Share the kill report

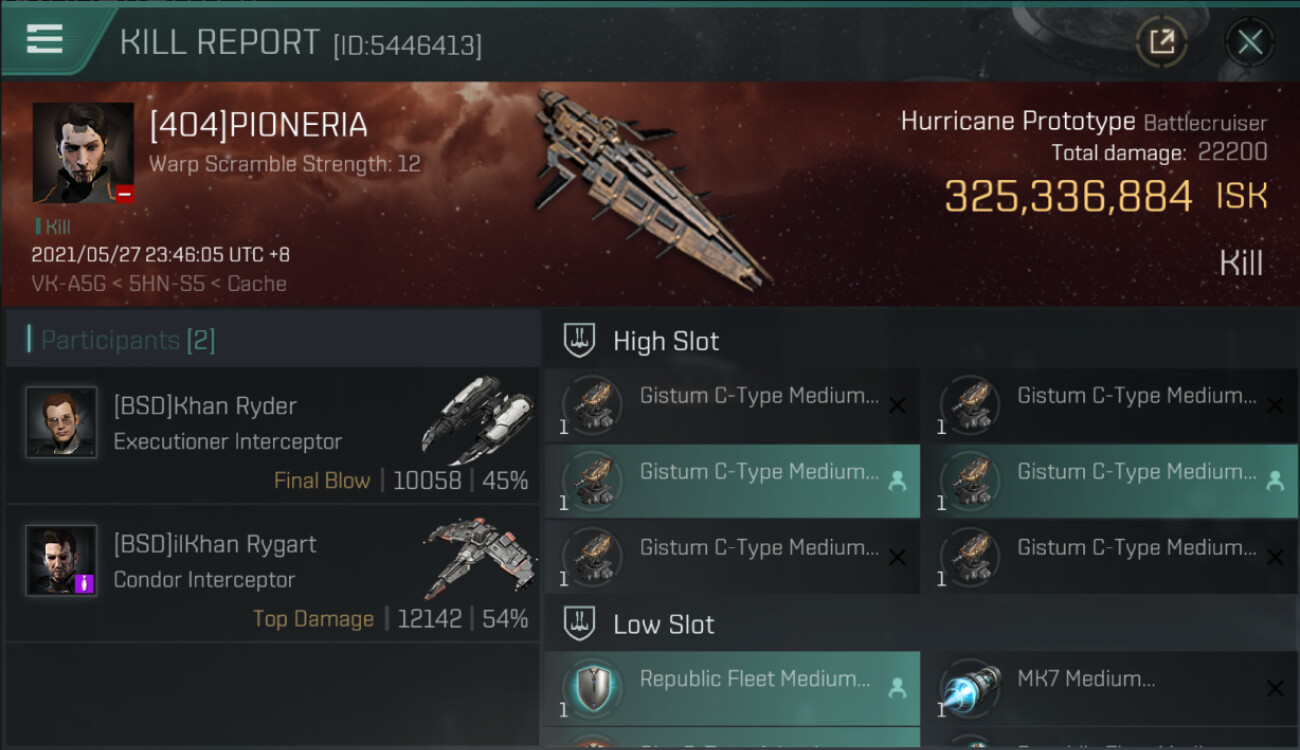coord(1161,42)
